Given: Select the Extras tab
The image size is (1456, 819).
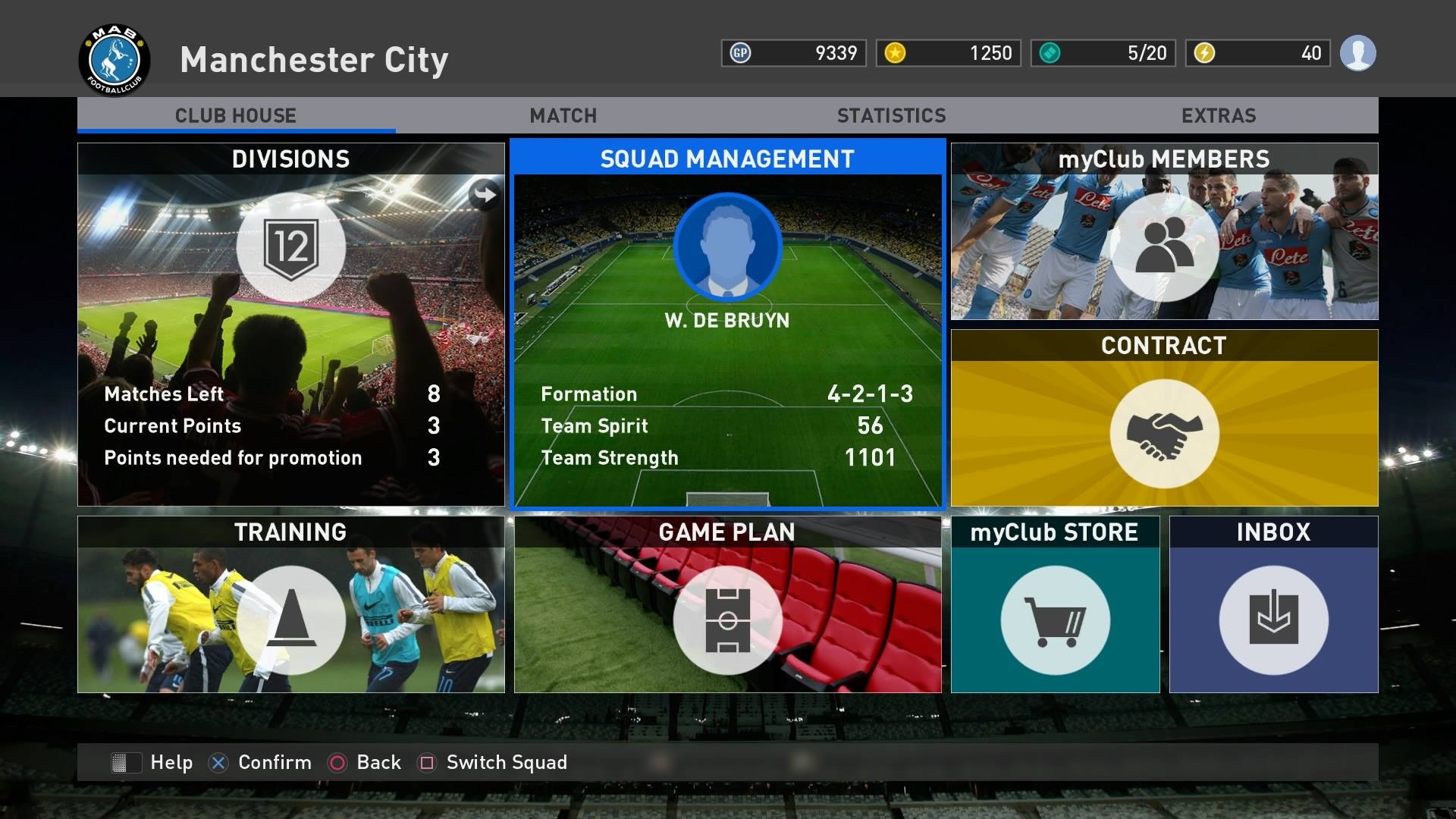Looking at the screenshot, I should tap(1219, 115).
